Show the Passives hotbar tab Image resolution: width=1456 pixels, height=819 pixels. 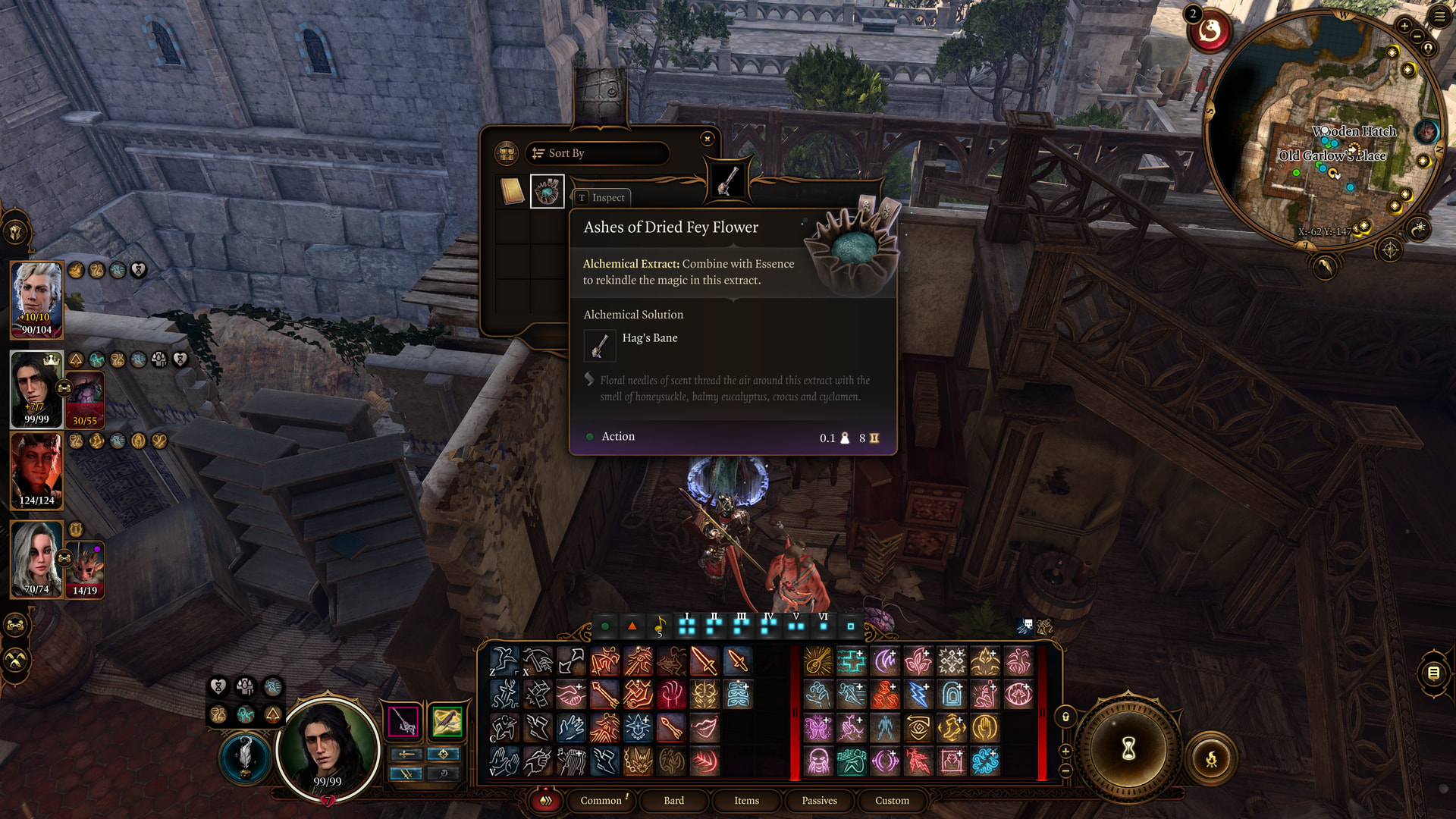819,800
